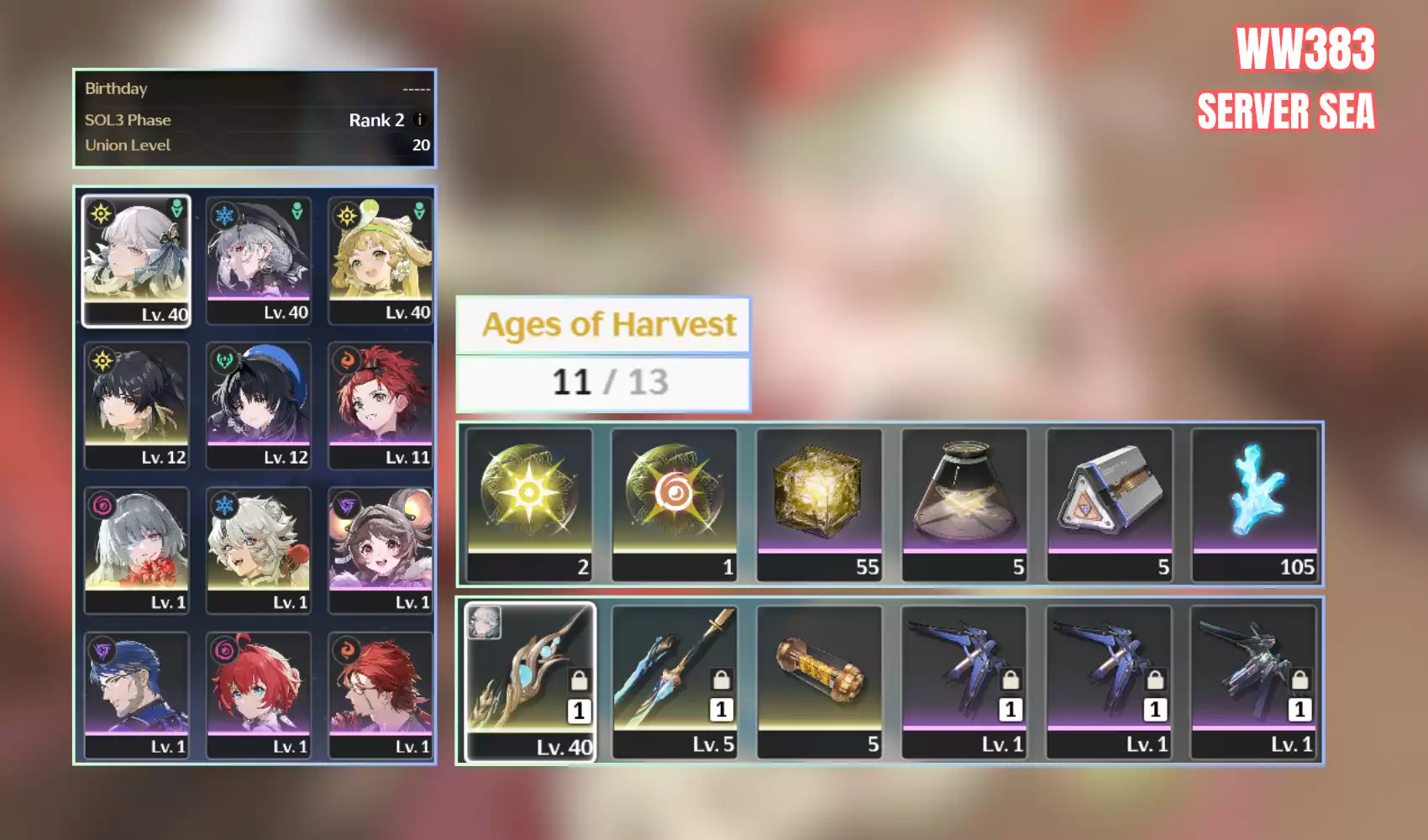Viewport: 1428px width, 840px height.
Task: Select the white-haired Lv. 40 character portrait
Action: (x=136, y=260)
